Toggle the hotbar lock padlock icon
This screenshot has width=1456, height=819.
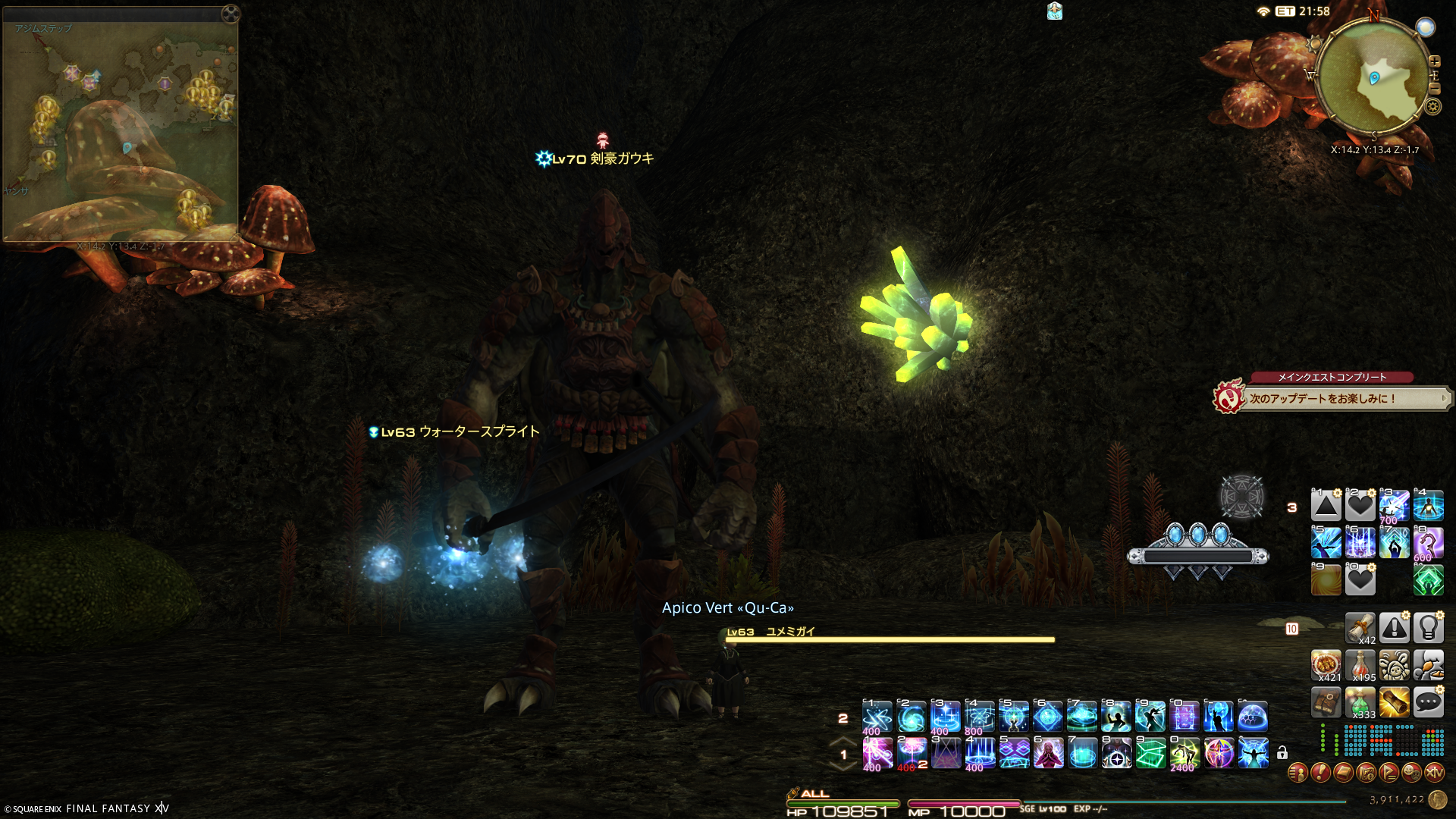(1282, 753)
